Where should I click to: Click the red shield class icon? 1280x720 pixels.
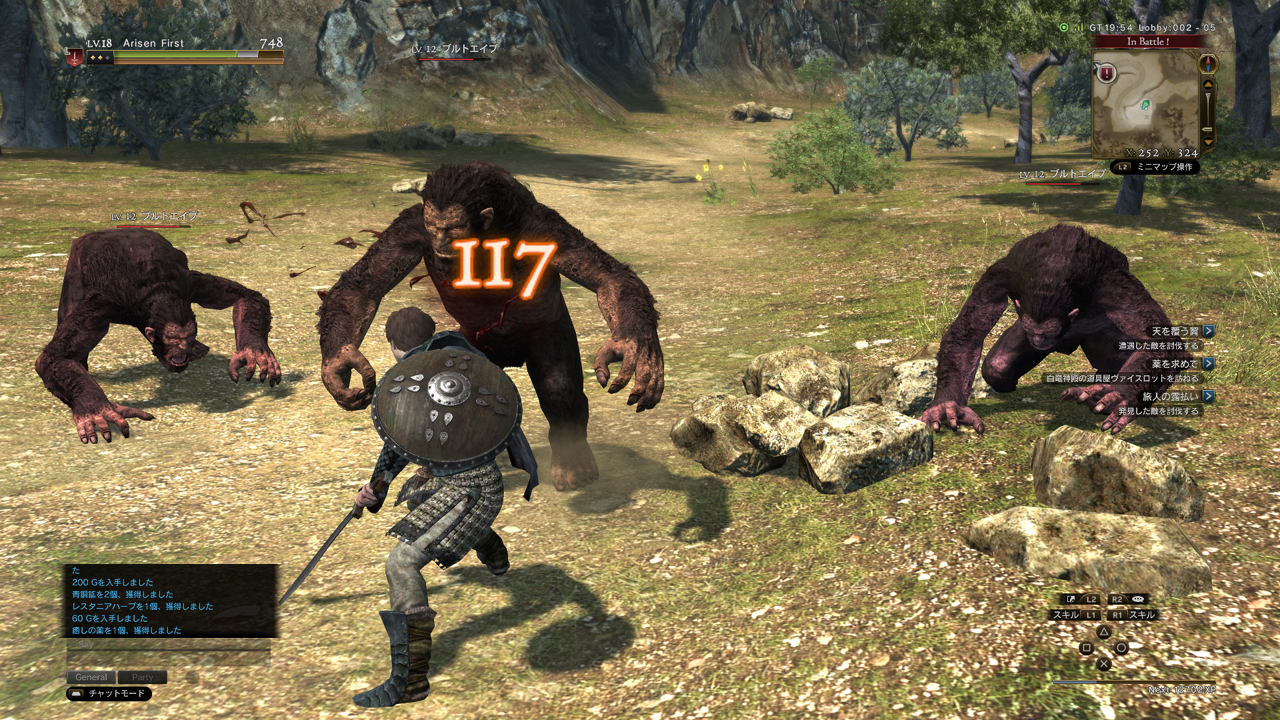click(75, 56)
